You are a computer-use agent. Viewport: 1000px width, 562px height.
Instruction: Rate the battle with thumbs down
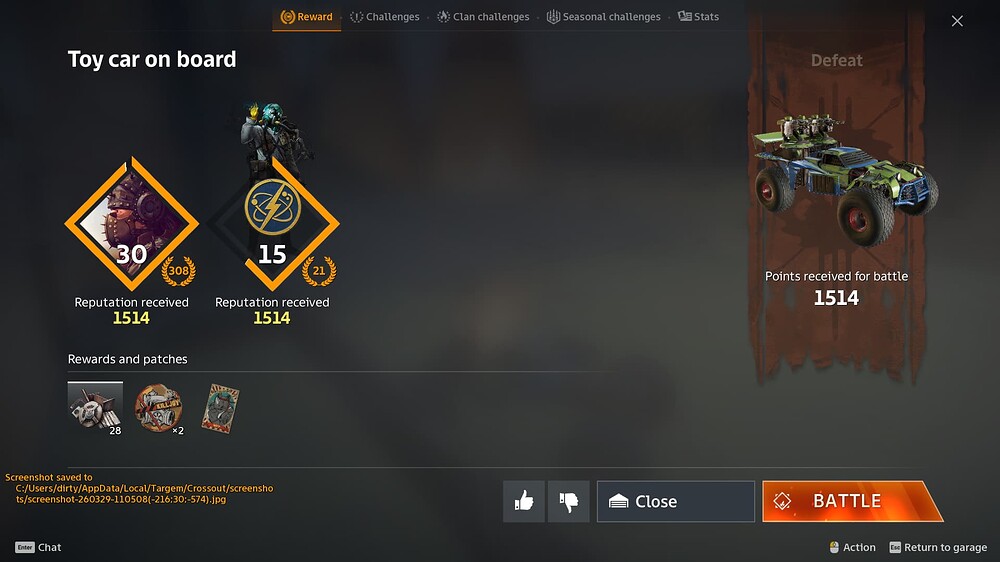pyautogui.click(x=569, y=501)
